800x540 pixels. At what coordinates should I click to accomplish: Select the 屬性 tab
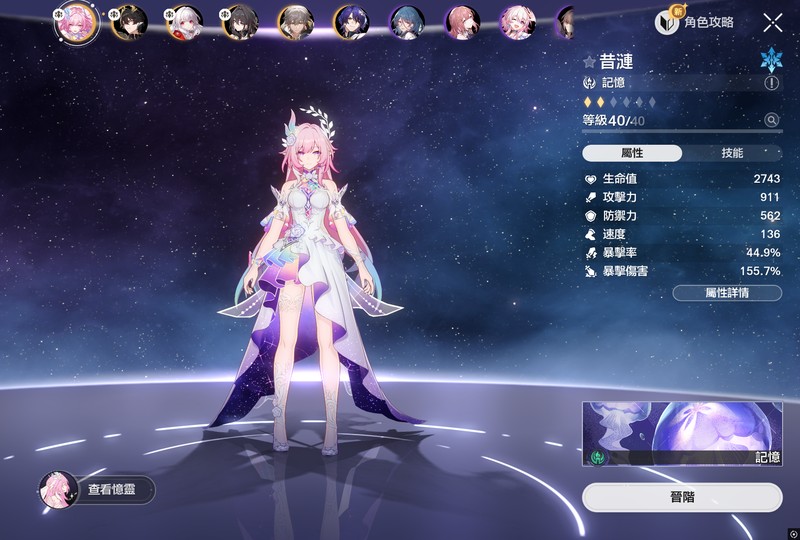coord(632,153)
